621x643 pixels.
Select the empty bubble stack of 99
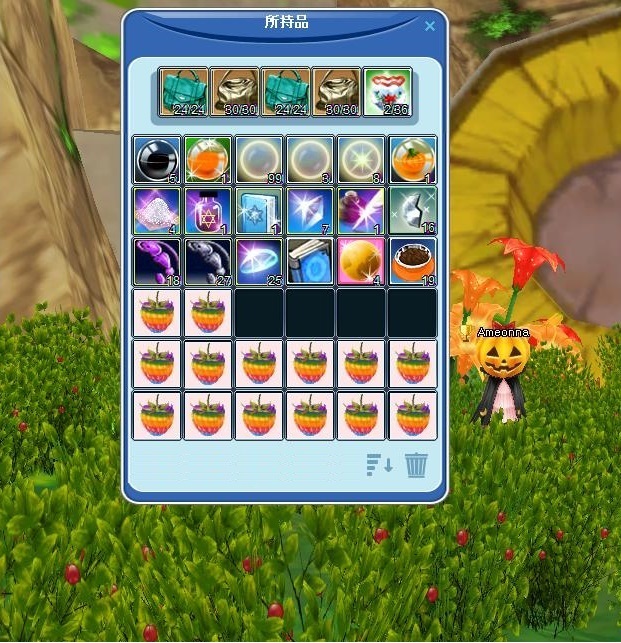[259, 160]
